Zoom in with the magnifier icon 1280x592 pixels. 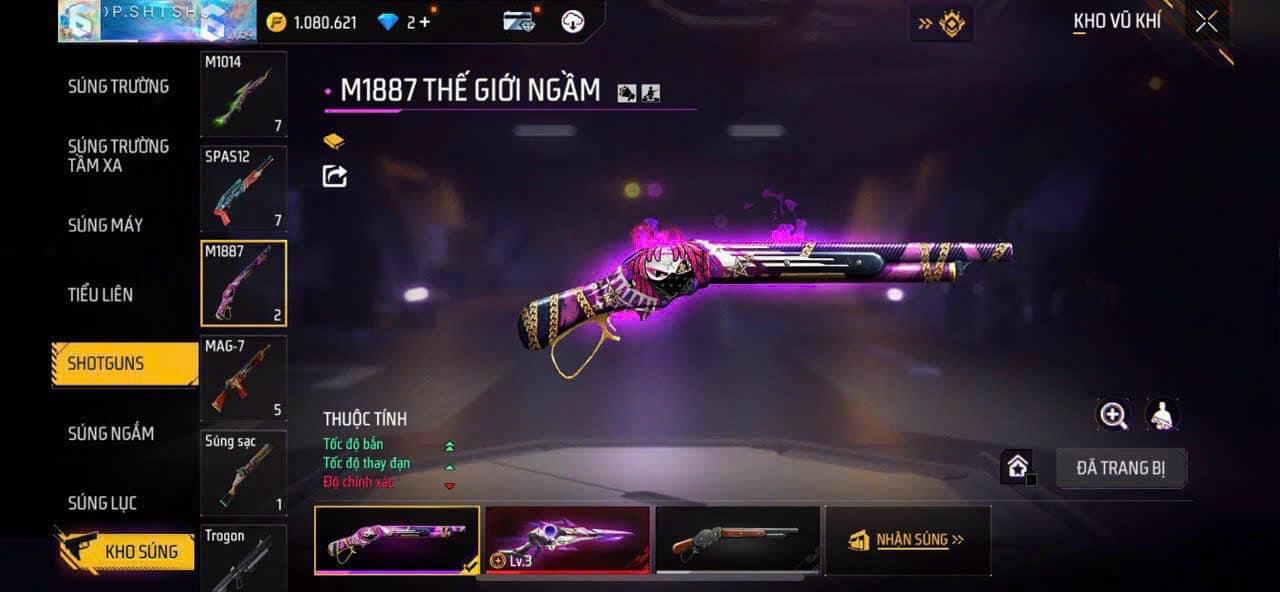pyautogui.click(x=1113, y=415)
